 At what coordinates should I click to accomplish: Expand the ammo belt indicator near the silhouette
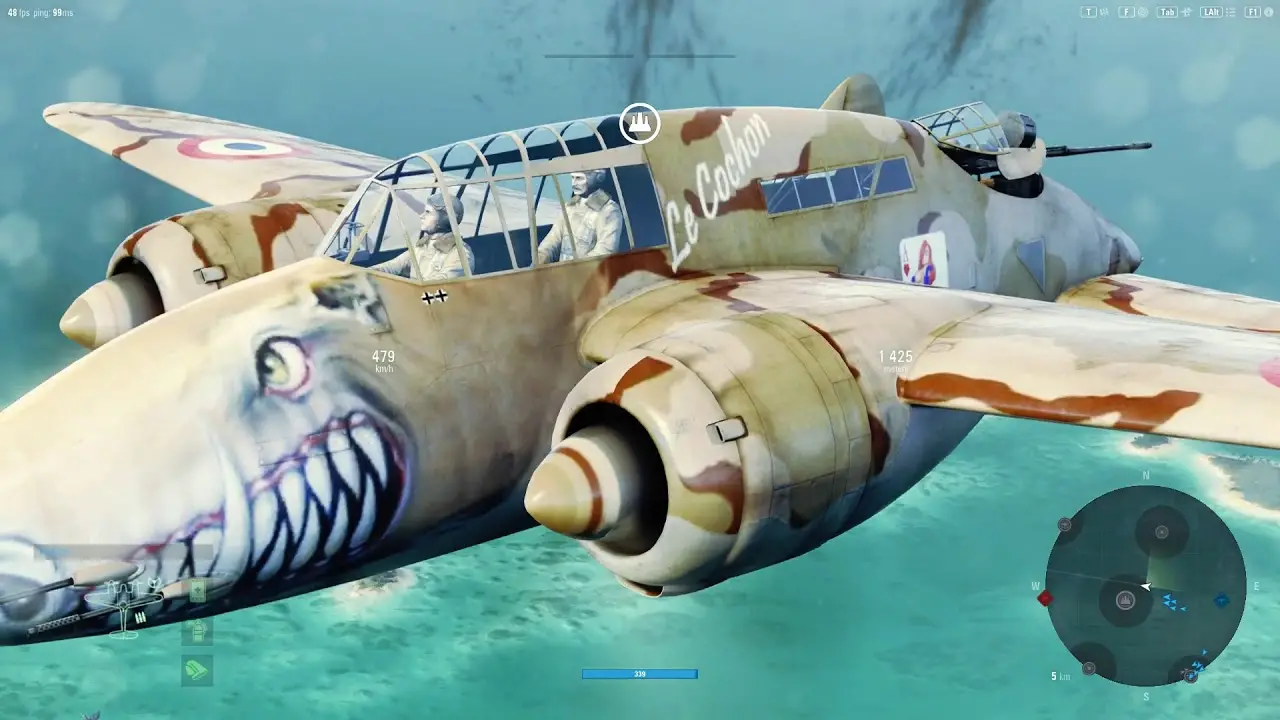(x=140, y=616)
